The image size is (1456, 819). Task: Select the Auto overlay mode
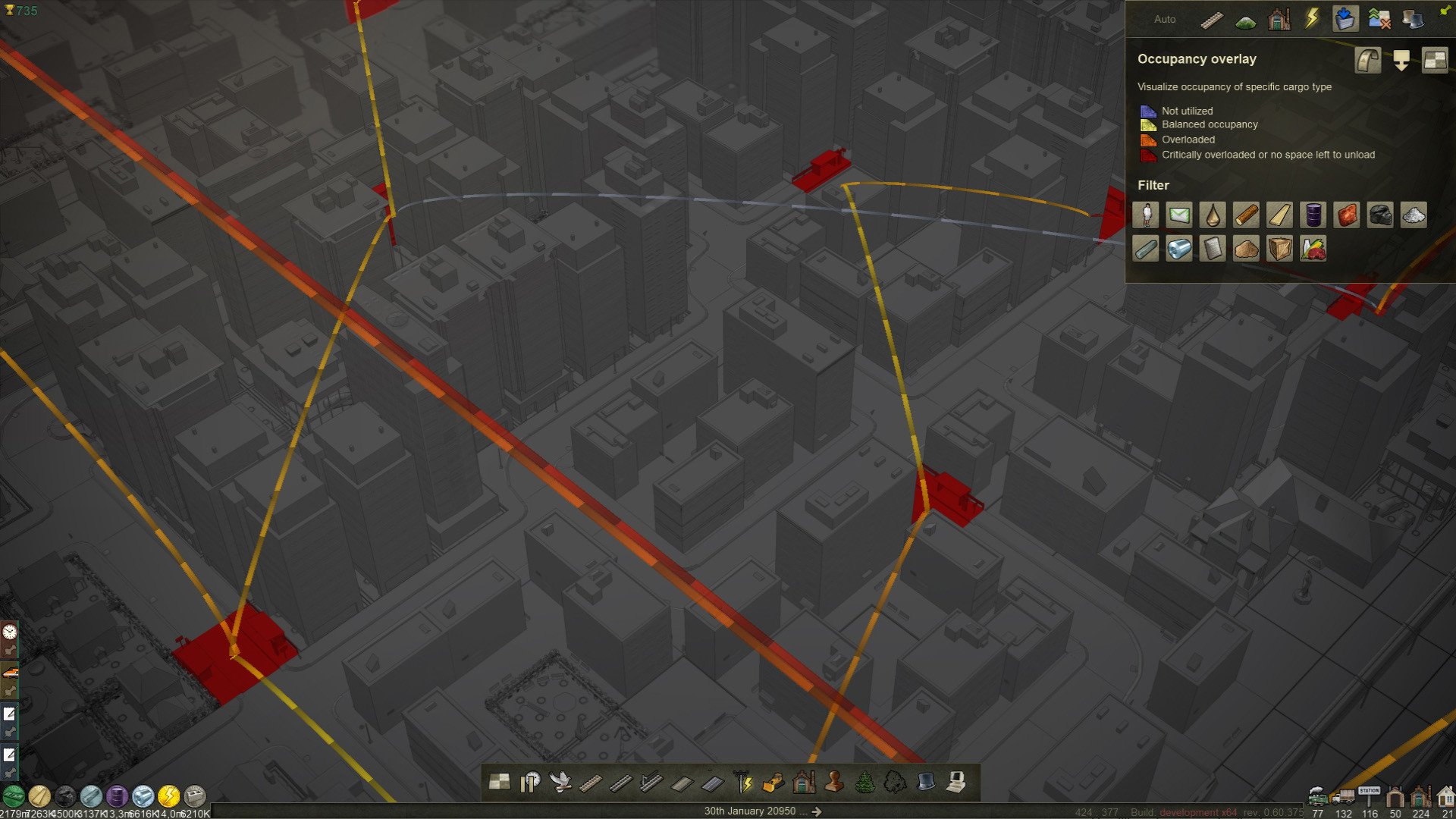pyautogui.click(x=1165, y=19)
